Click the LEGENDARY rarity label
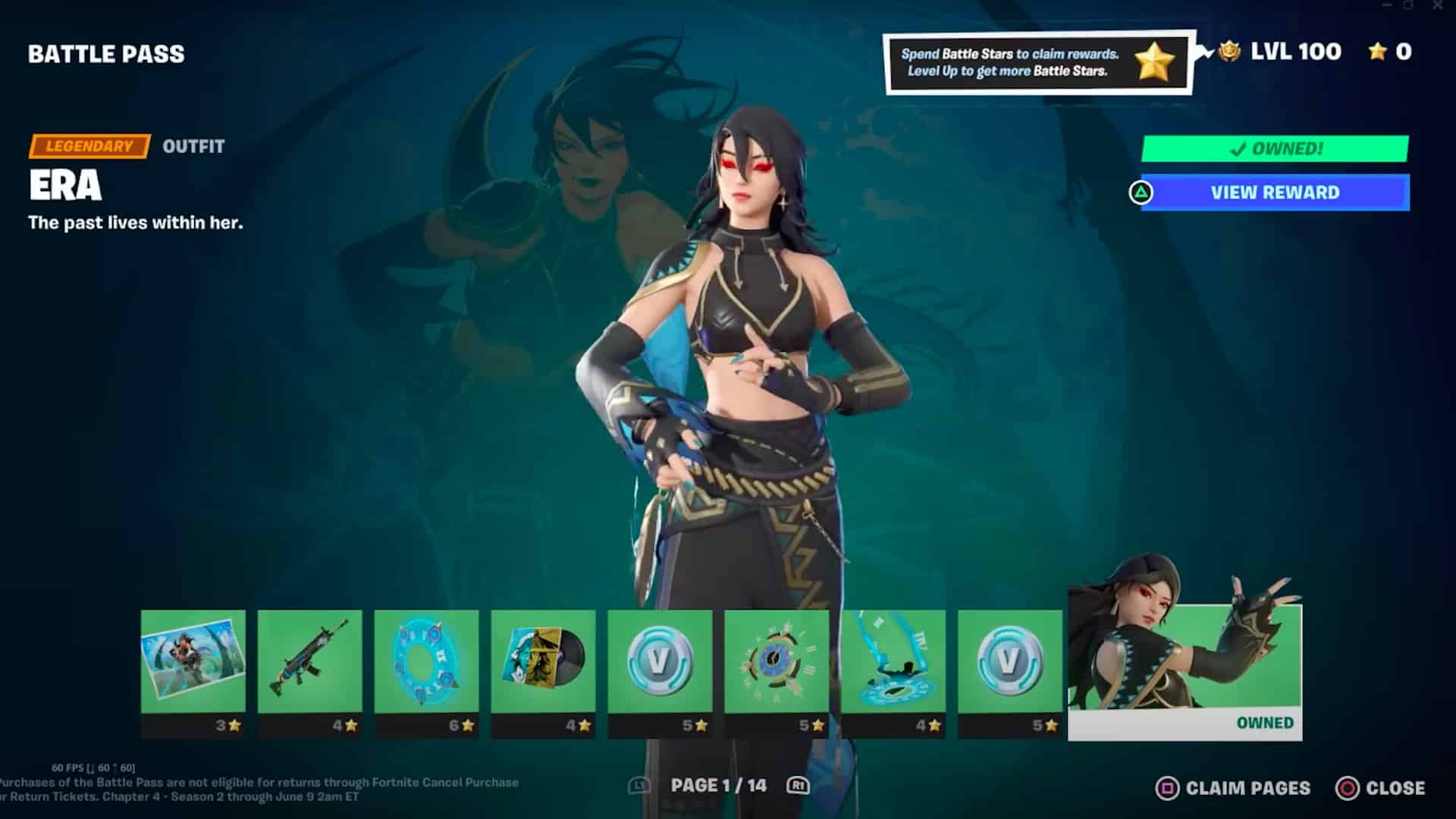The height and width of the screenshot is (819, 1456). click(x=87, y=146)
